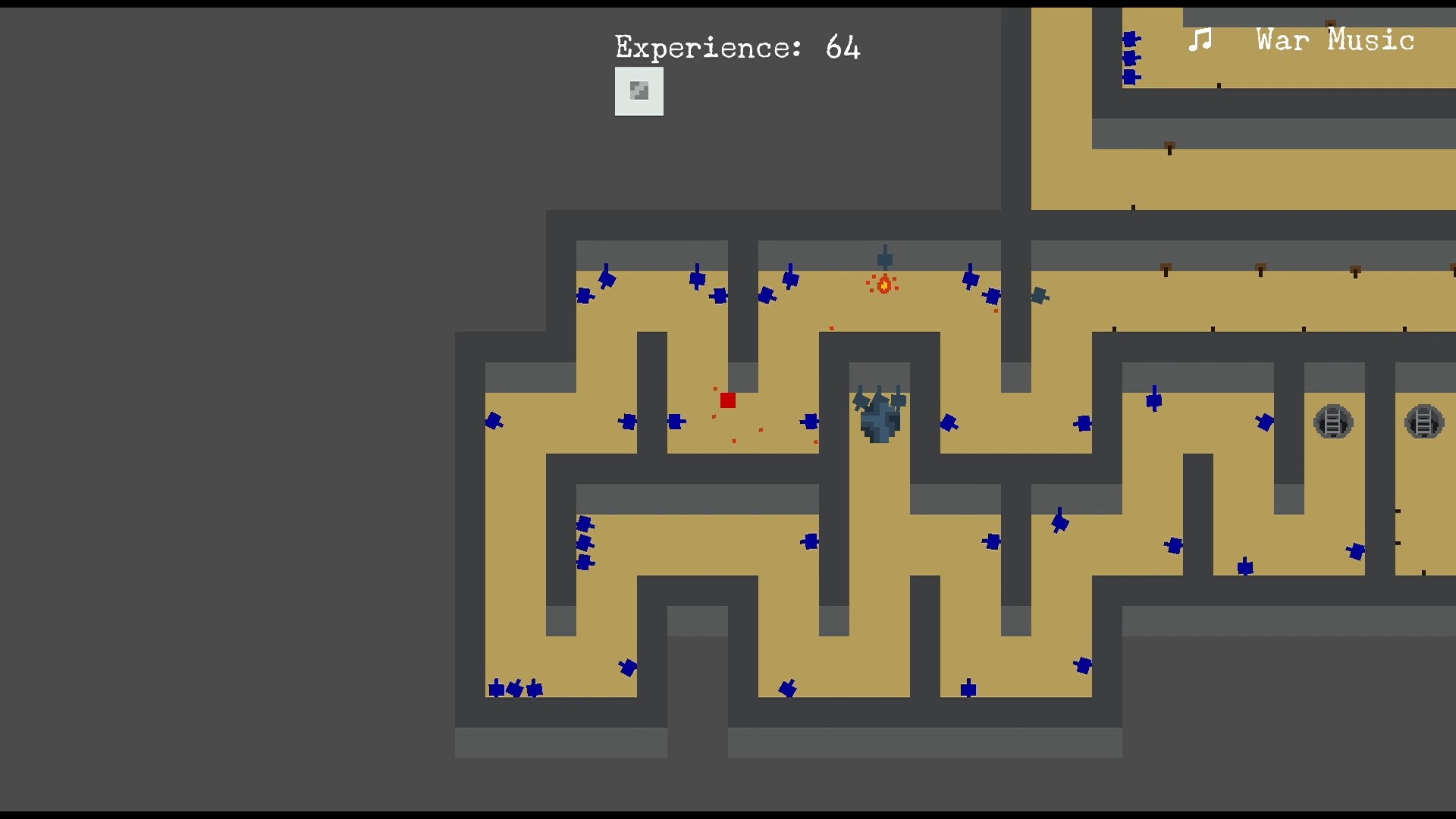Click the War Music label
Viewport: 1456px width, 819px height.
click(x=1335, y=41)
